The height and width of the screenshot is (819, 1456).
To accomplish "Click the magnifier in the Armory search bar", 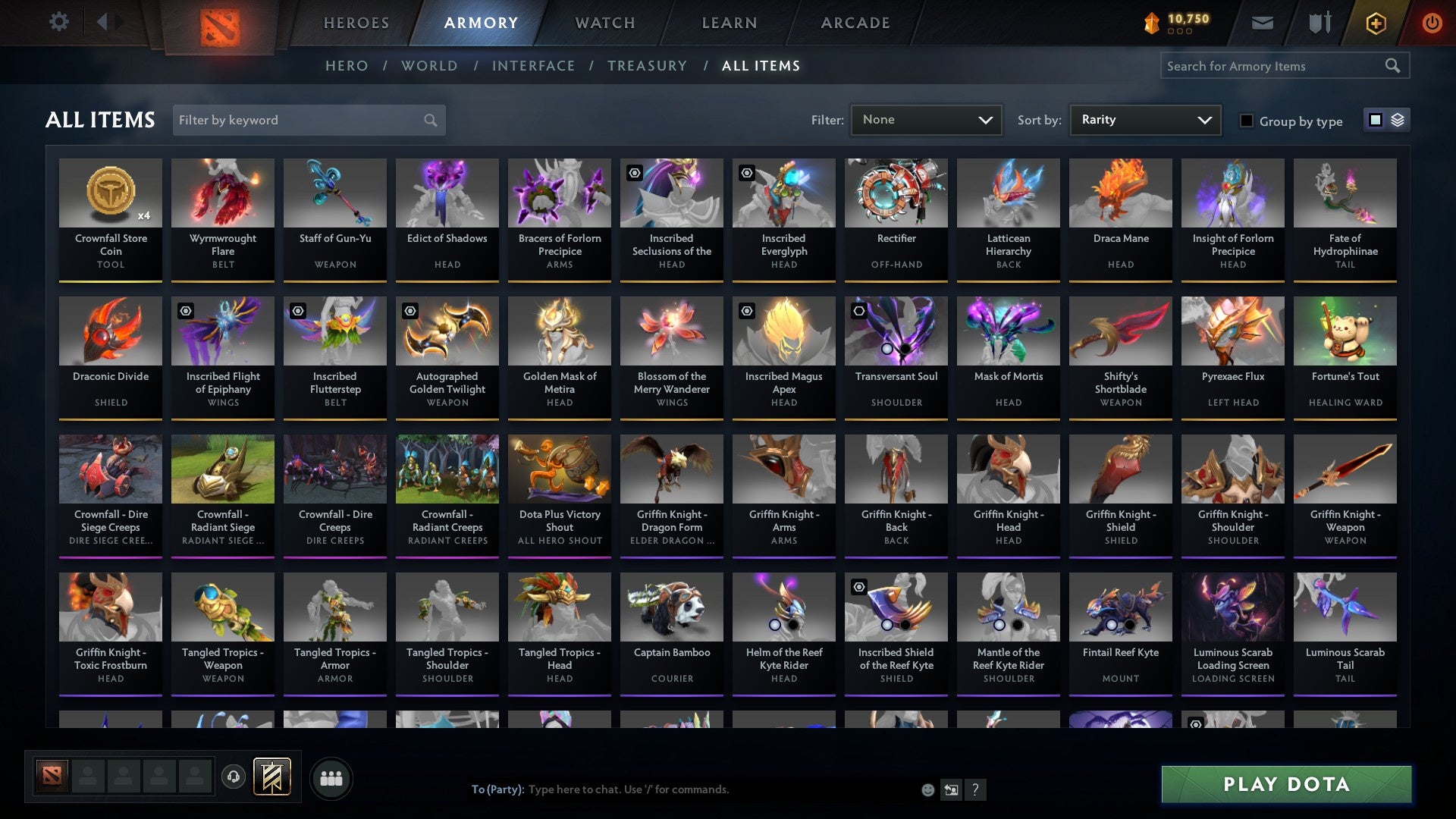I will pos(1394,66).
